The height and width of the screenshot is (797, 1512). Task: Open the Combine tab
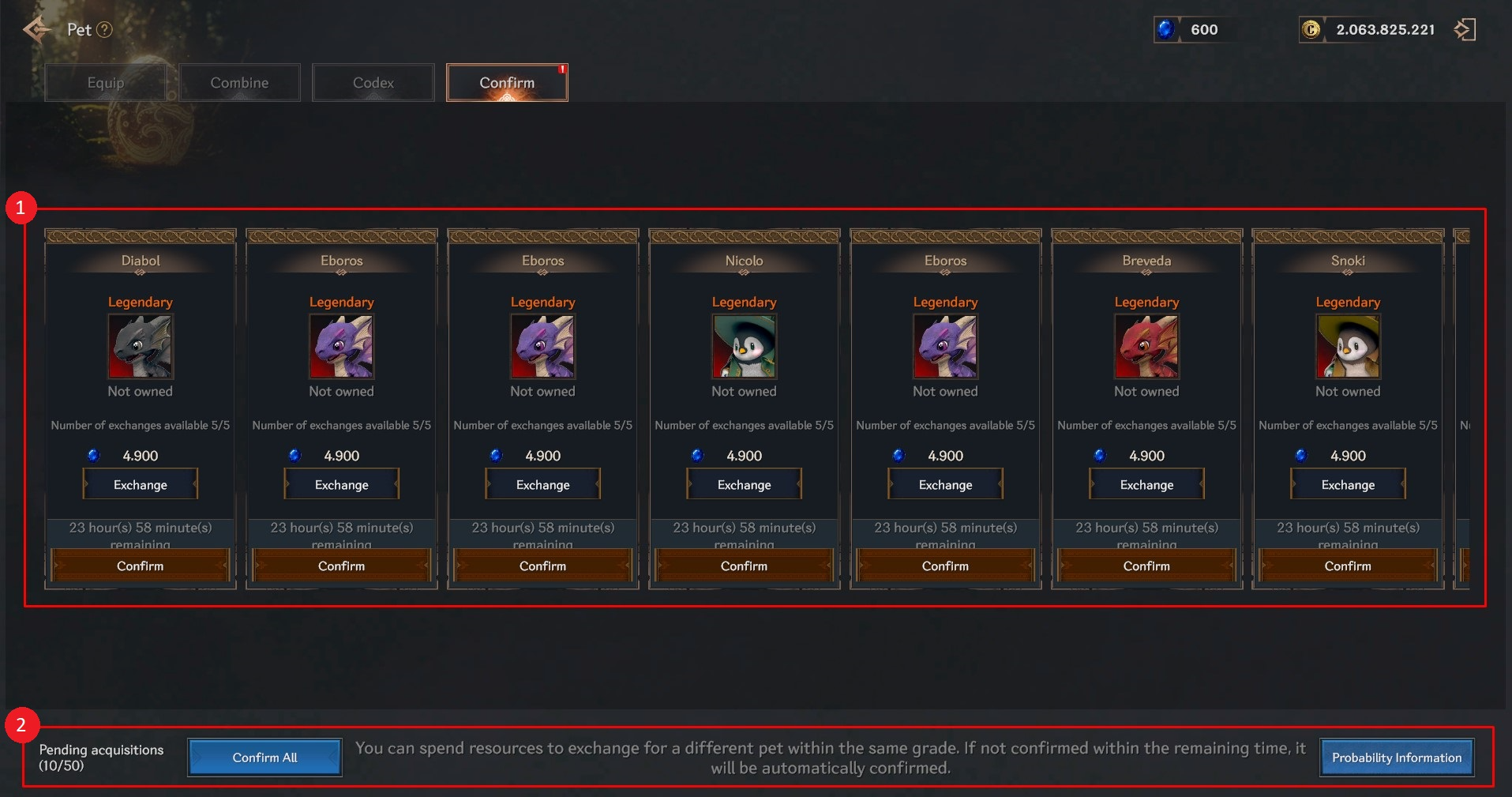tap(239, 83)
